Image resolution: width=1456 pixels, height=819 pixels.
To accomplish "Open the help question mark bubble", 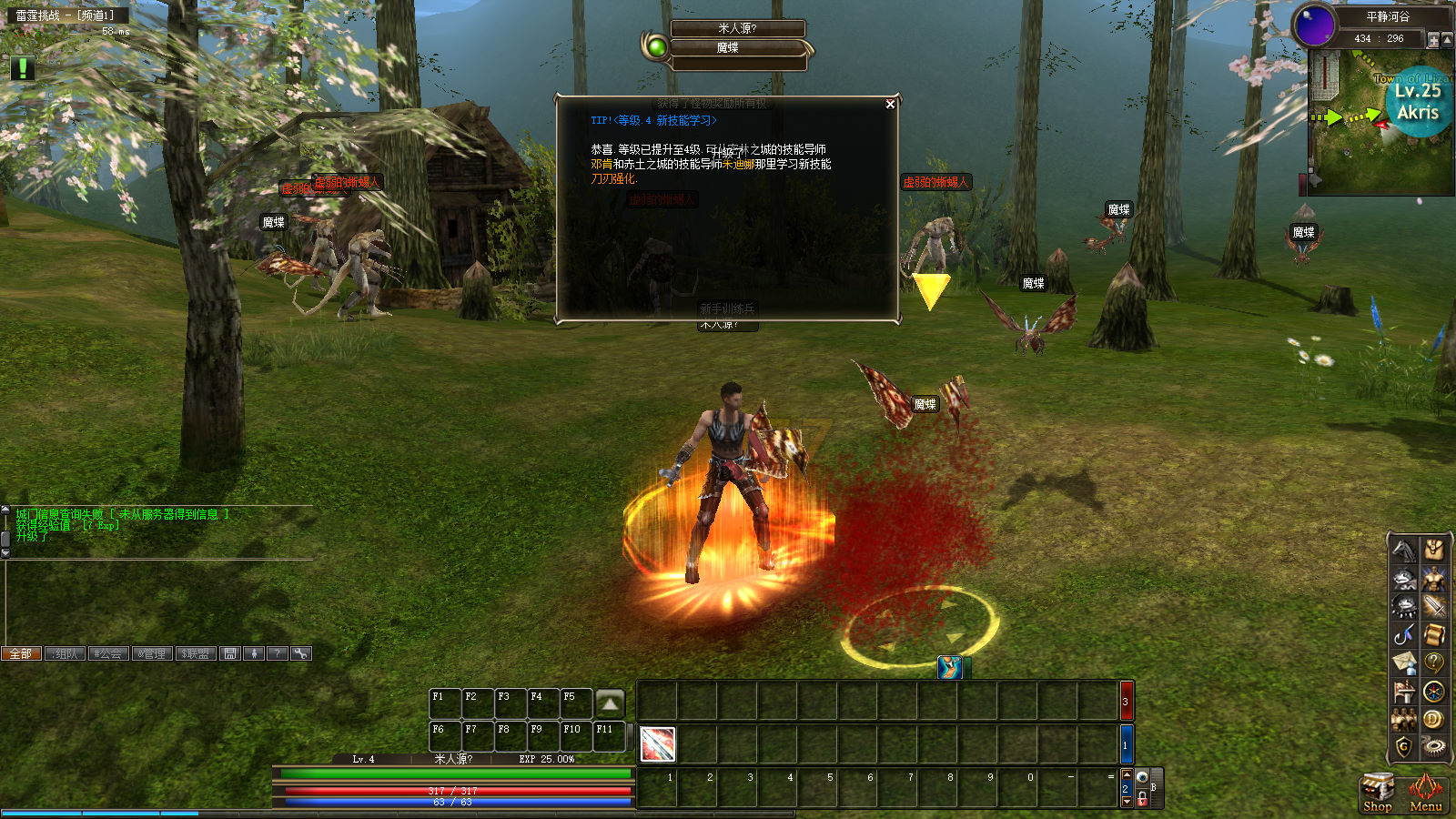I will [x=1434, y=662].
